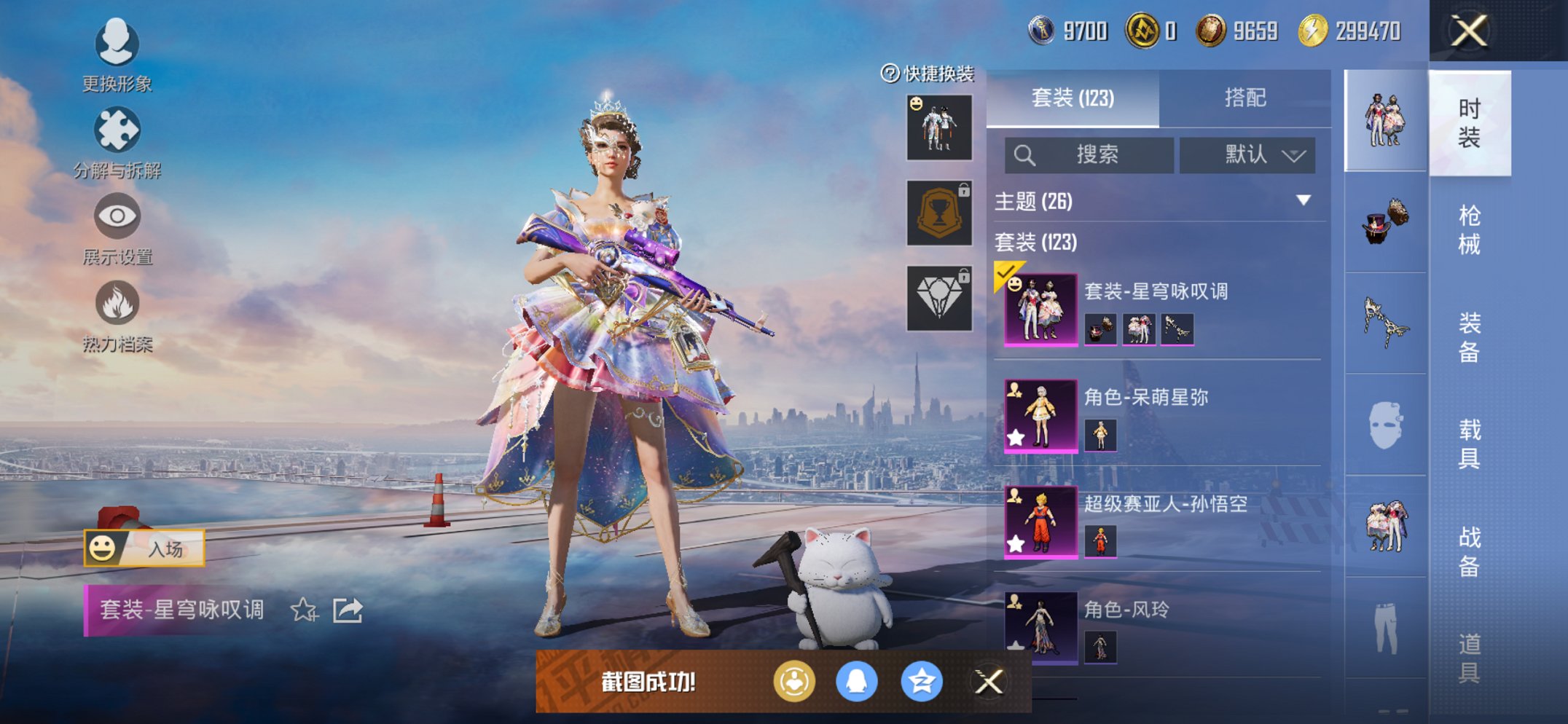The width and height of the screenshot is (1568, 724).
Task: Open the 载具 vehicles category
Action: (1469, 443)
